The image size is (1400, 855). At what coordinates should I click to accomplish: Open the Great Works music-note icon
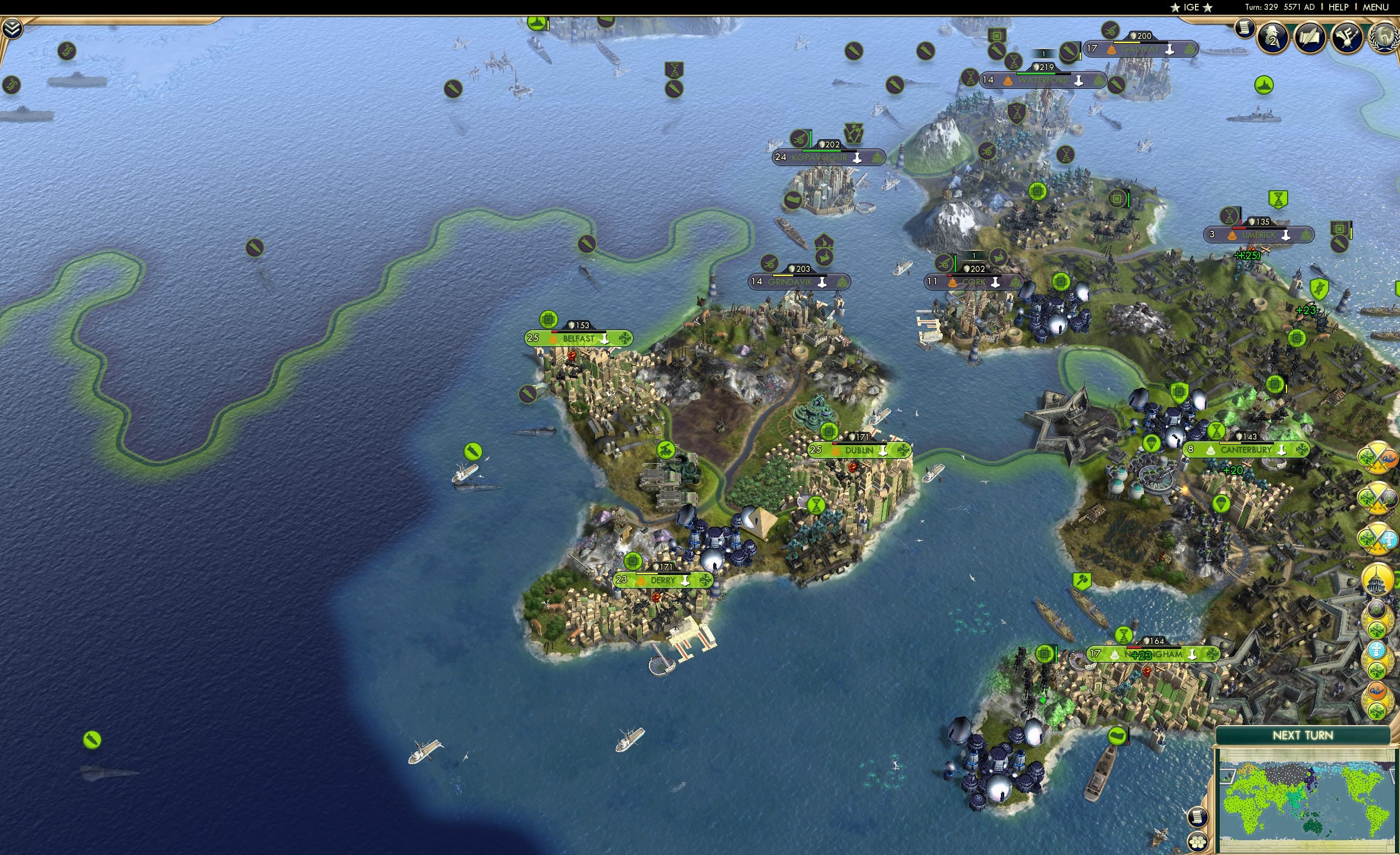[1346, 37]
